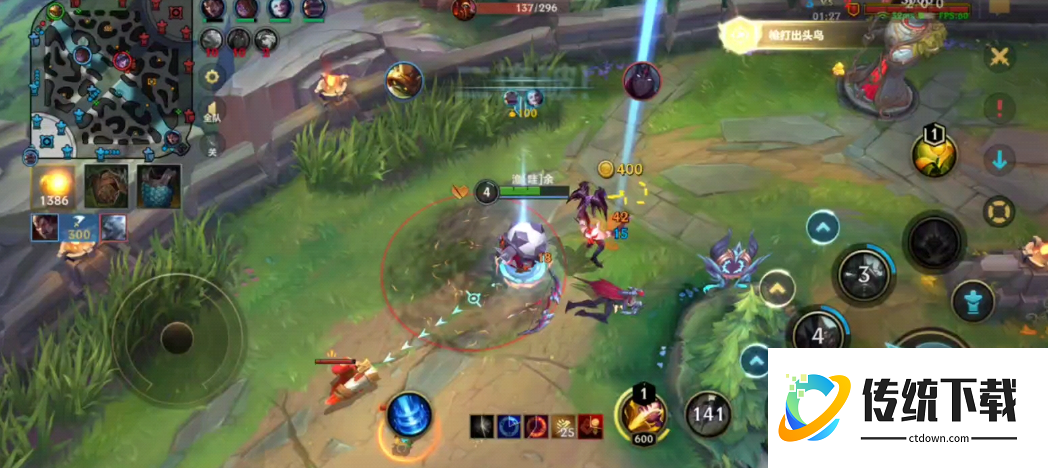This screenshot has height=468, width=1048.
Task: Activate the ability on 4-second cooldown
Action: tap(816, 335)
